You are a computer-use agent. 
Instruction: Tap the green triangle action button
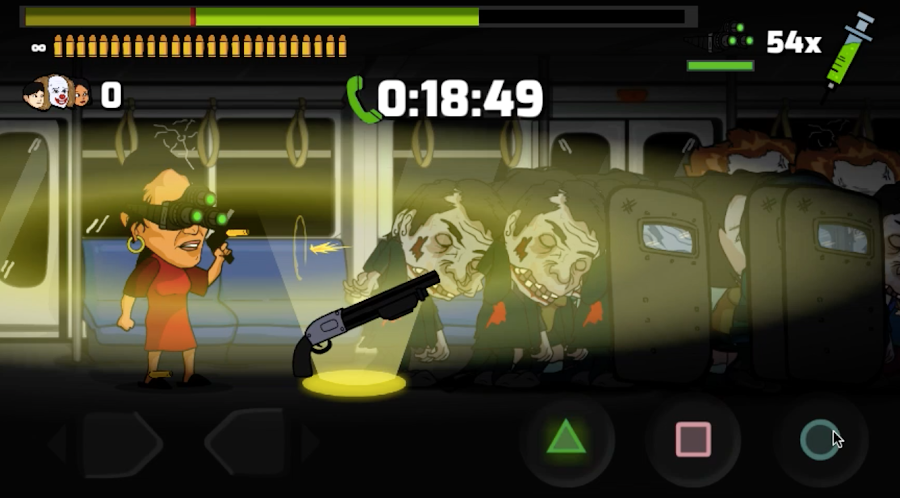[566, 438]
